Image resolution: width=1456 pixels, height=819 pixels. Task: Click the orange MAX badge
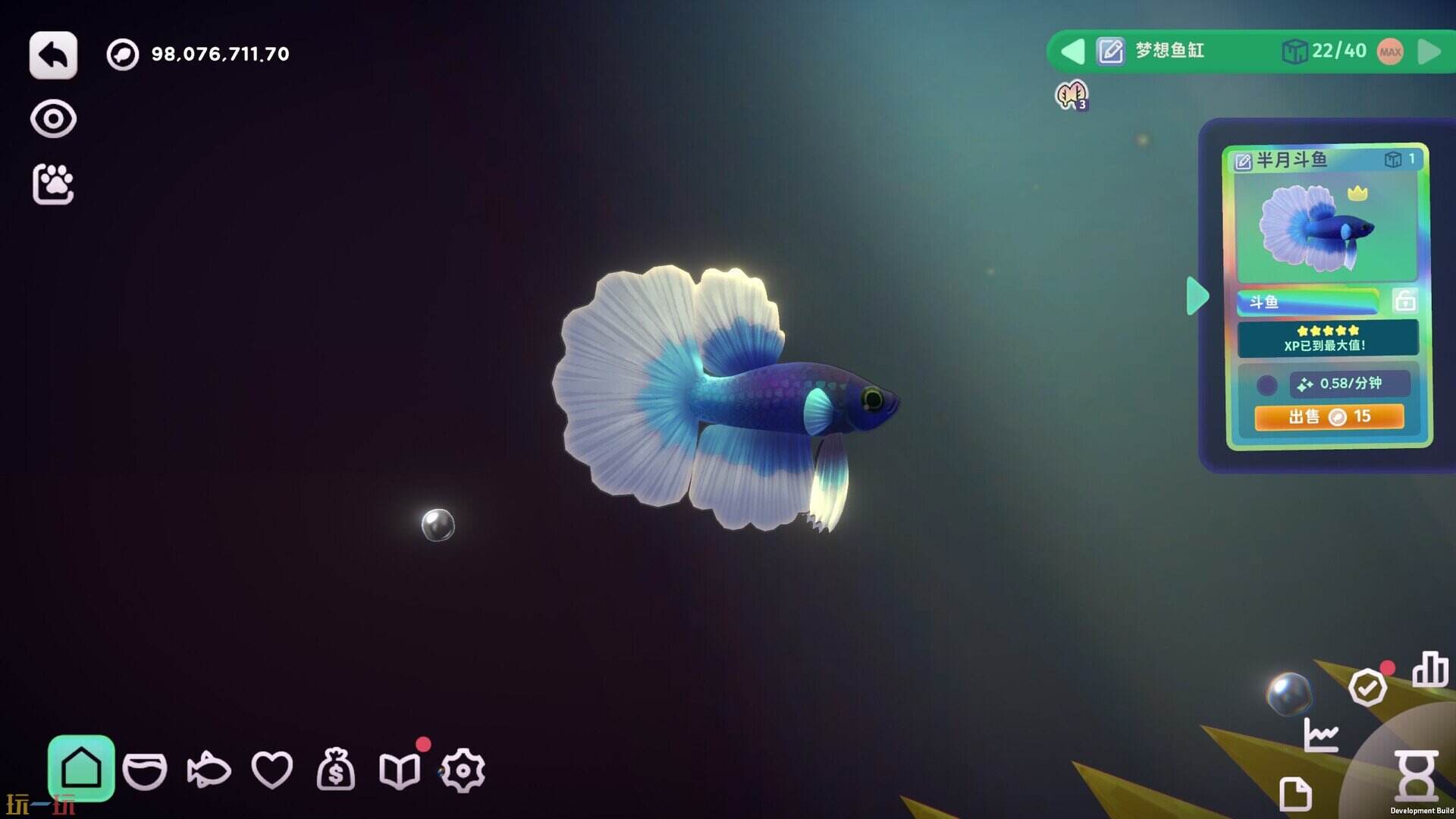[1390, 52]
